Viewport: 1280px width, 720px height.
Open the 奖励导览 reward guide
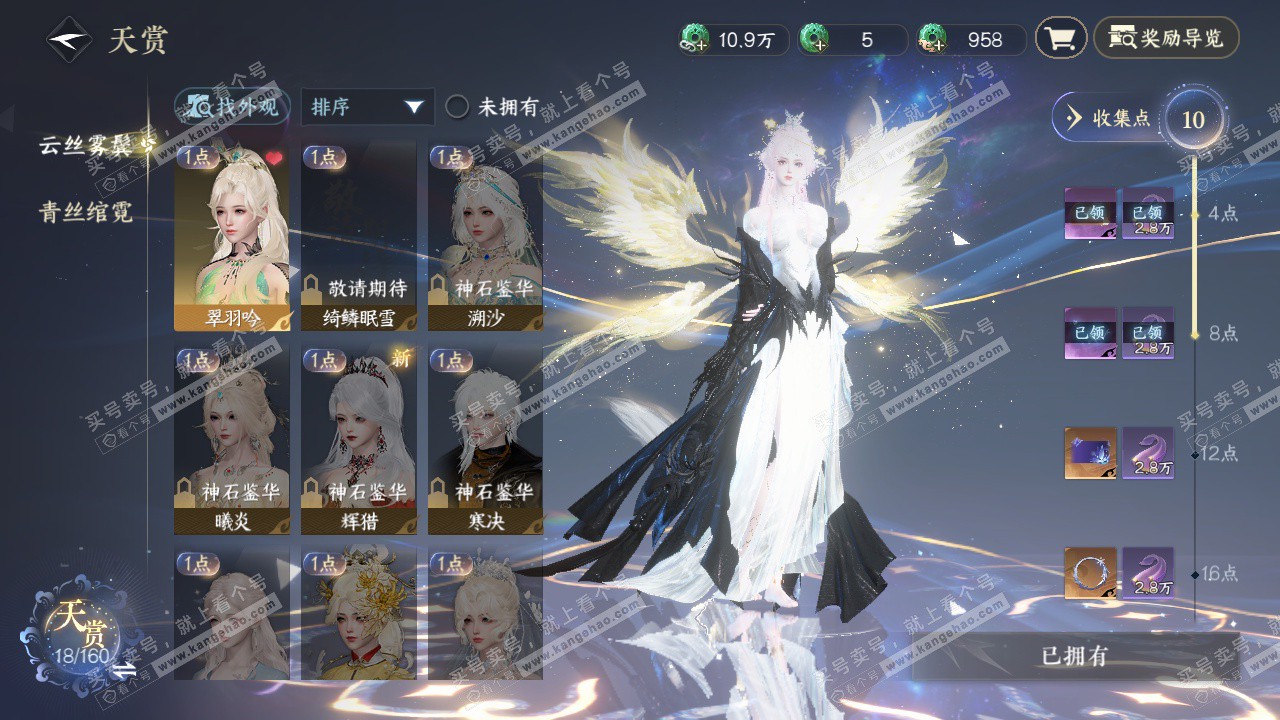pos(1166,39)
